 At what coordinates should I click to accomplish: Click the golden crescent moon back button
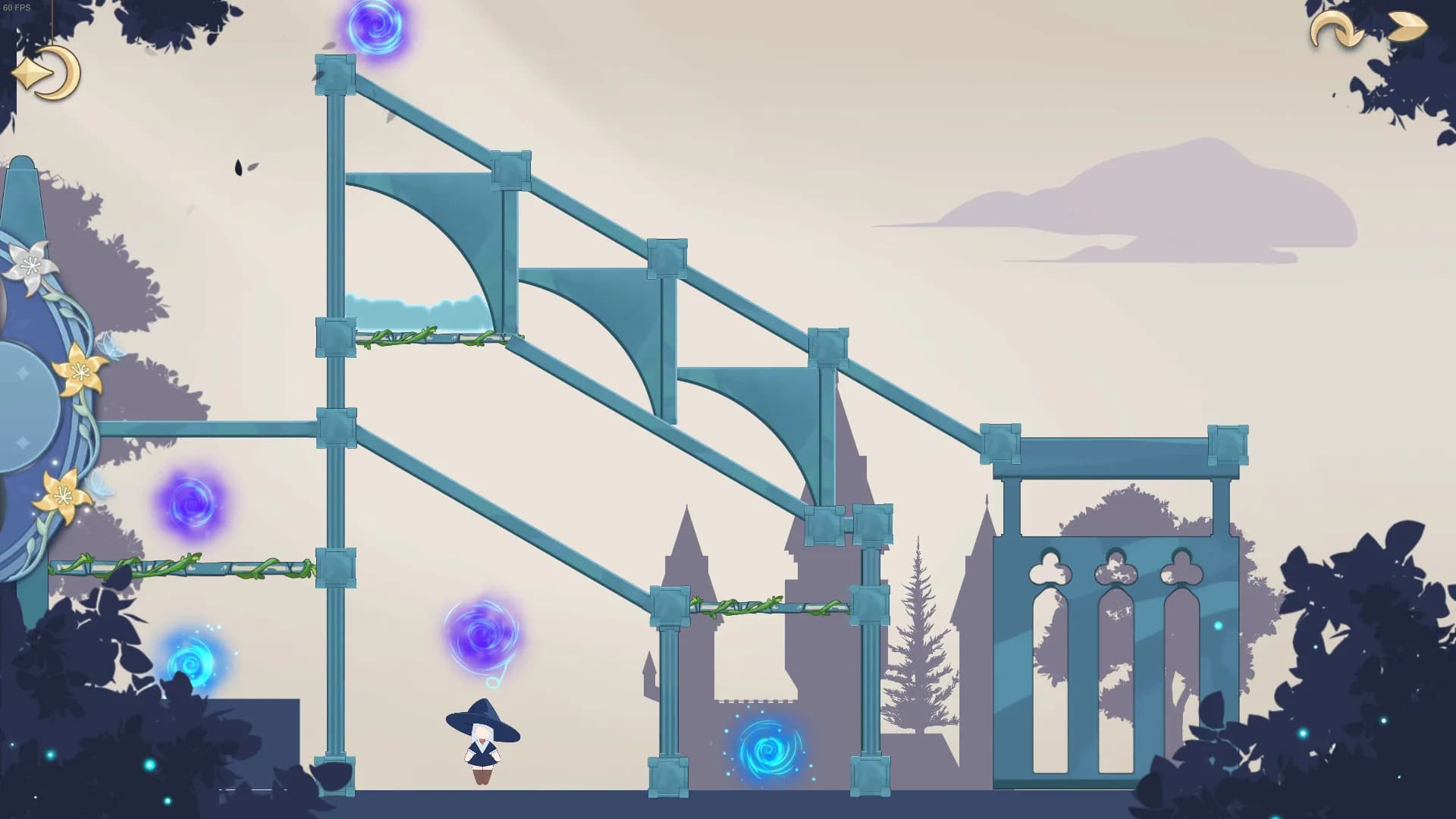point(47,74)
